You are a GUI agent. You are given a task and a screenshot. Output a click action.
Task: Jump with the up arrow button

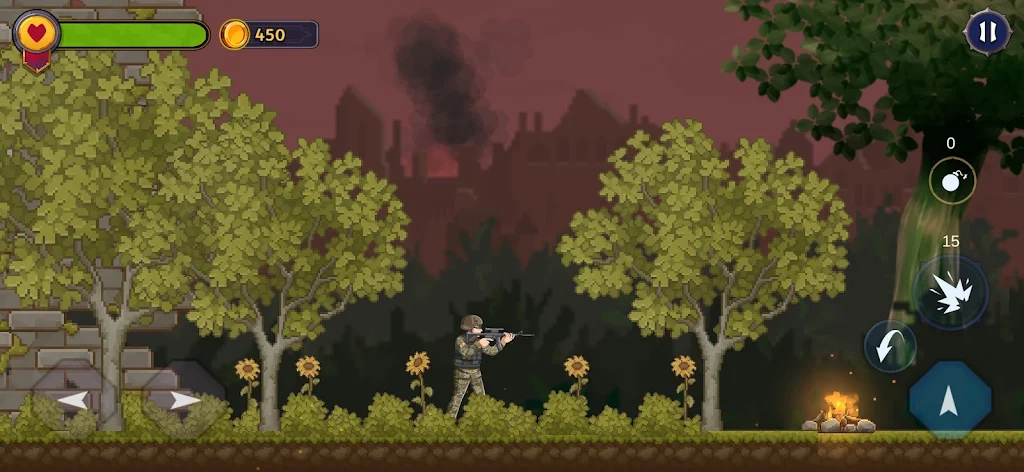[950, 400]
